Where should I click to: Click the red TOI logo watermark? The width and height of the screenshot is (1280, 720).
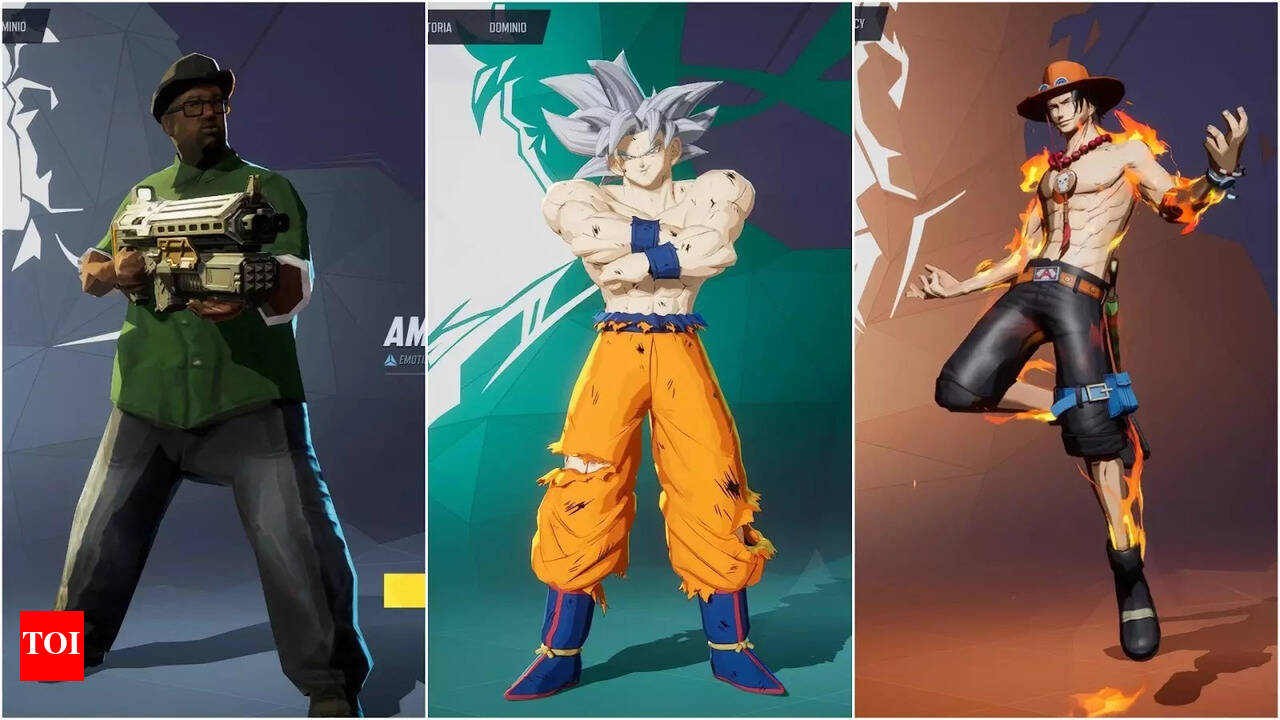[x=51, y=645]
